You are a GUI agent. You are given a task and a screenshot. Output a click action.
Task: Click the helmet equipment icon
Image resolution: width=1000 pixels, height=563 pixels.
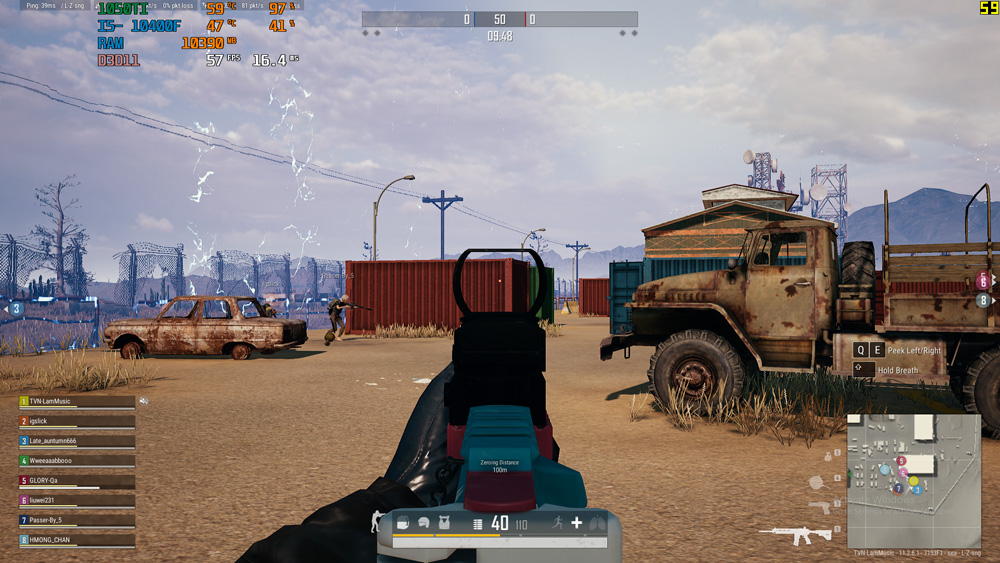tap(424, 523)
